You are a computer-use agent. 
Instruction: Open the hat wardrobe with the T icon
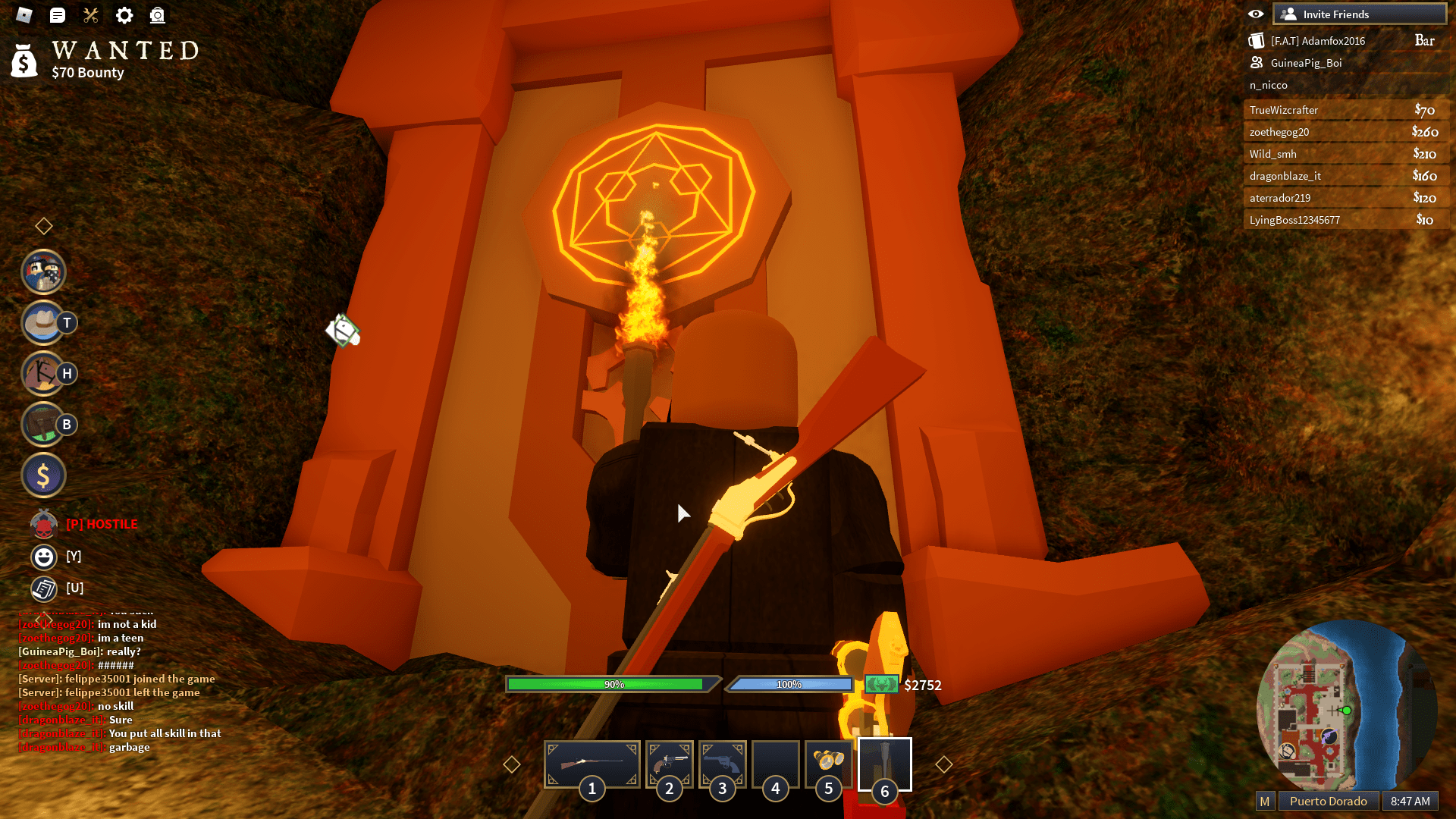[43, 322]
